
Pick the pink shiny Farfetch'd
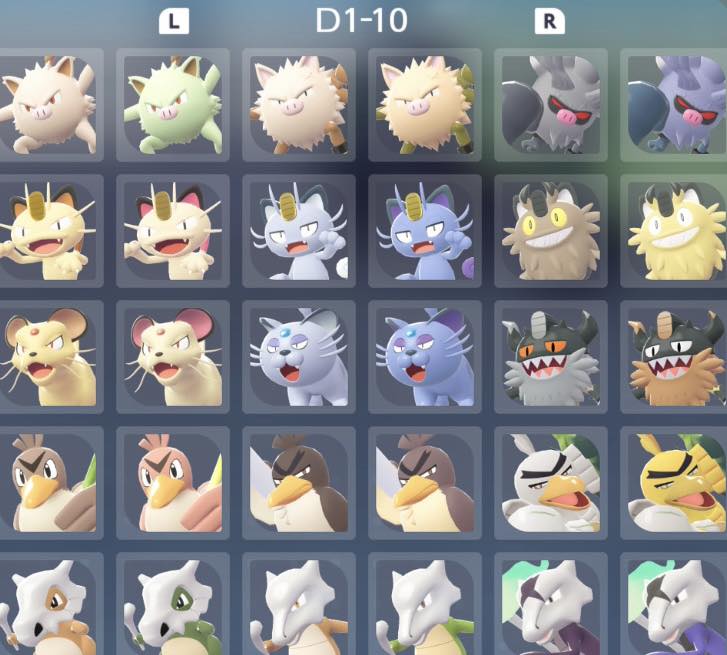pyautogui.click(x=172, y=484)
